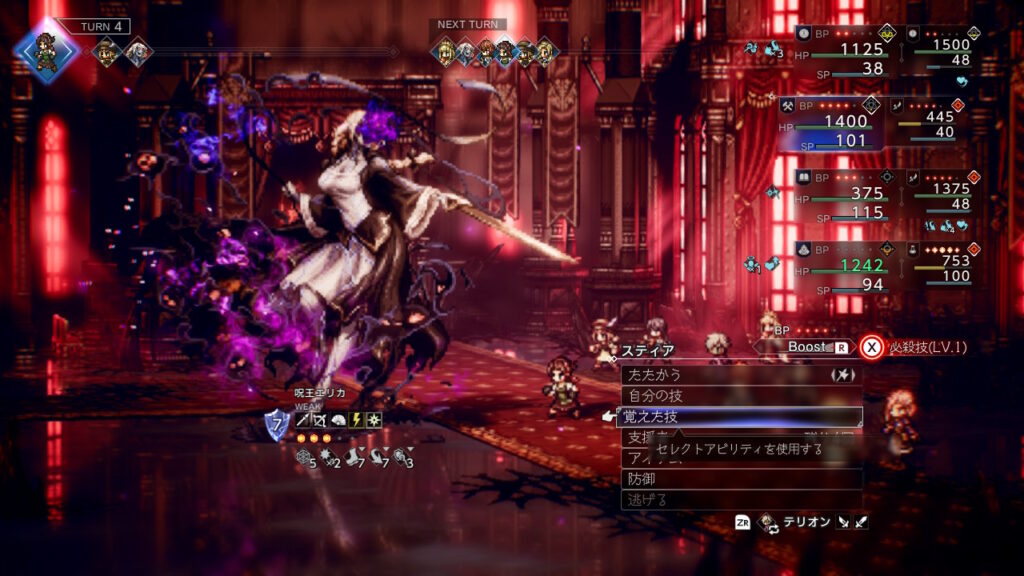1024x576 pixels.
Task: Click the bow weakness icon
Action: tap(320, 420)
